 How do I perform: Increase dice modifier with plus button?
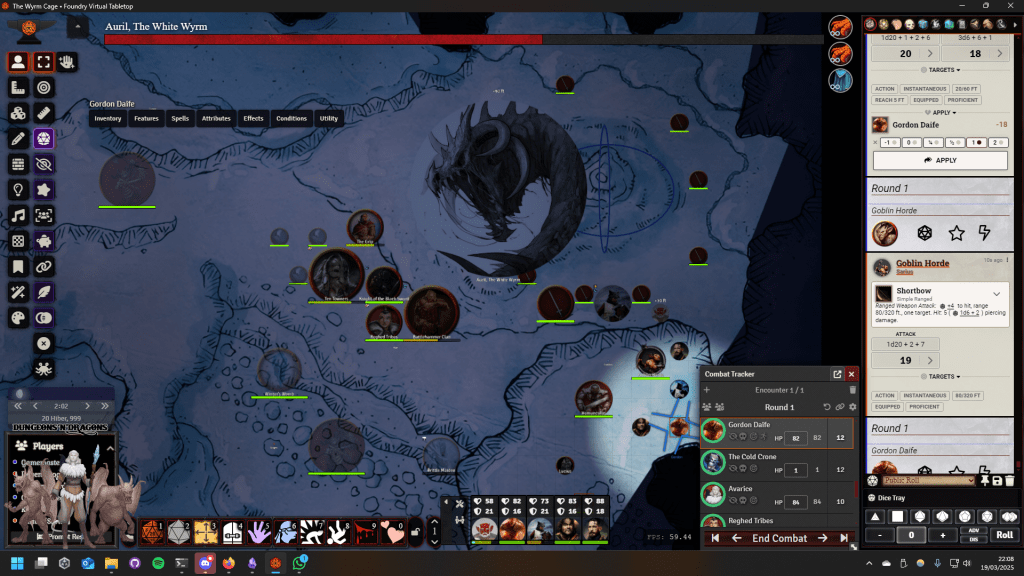pyautogui.click(x=942, y=535)
